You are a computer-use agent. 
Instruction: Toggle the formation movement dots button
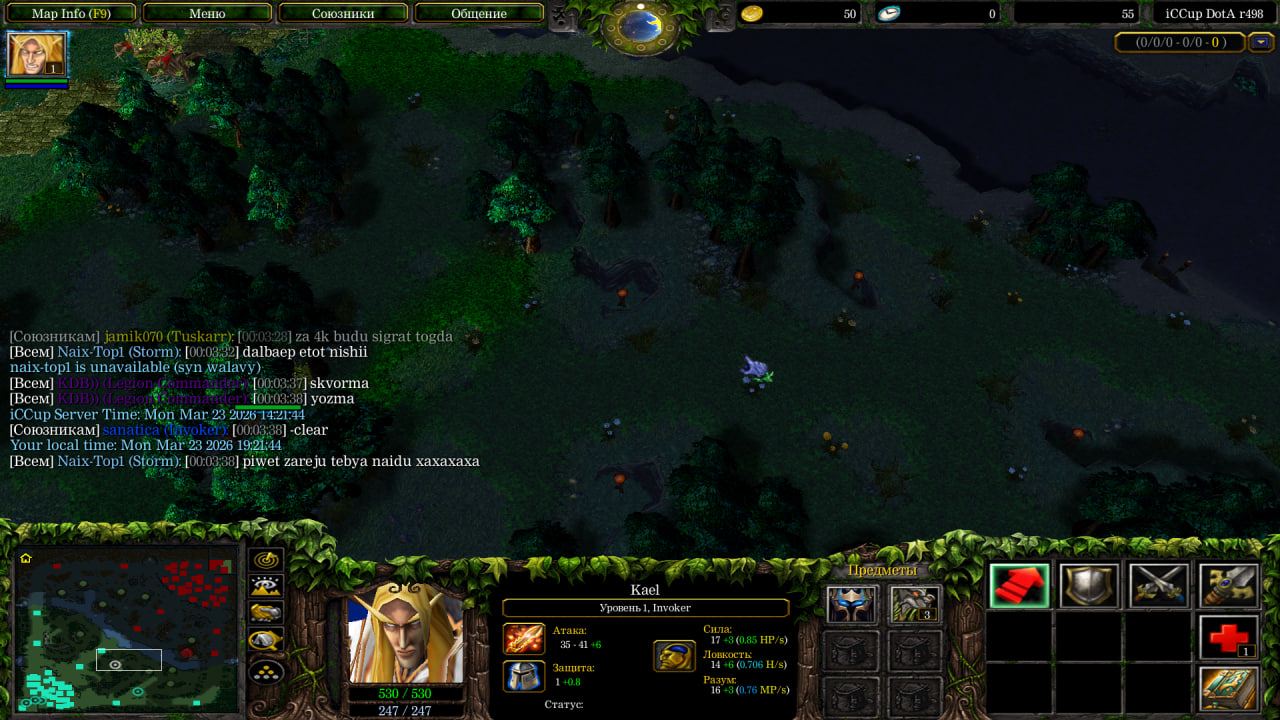click(266, 670)
